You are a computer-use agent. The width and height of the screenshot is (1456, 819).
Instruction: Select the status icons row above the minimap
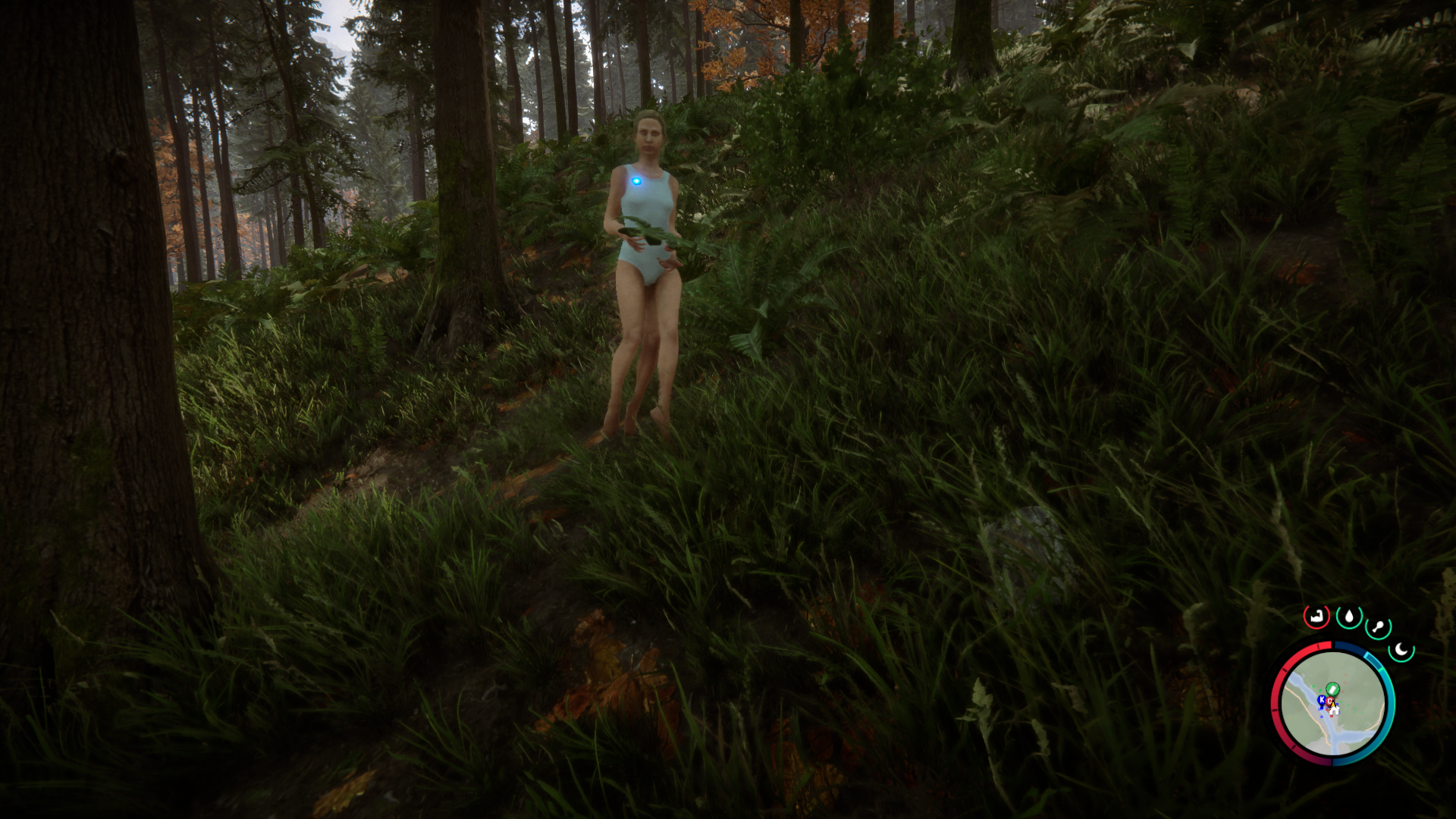point(1357,622)
